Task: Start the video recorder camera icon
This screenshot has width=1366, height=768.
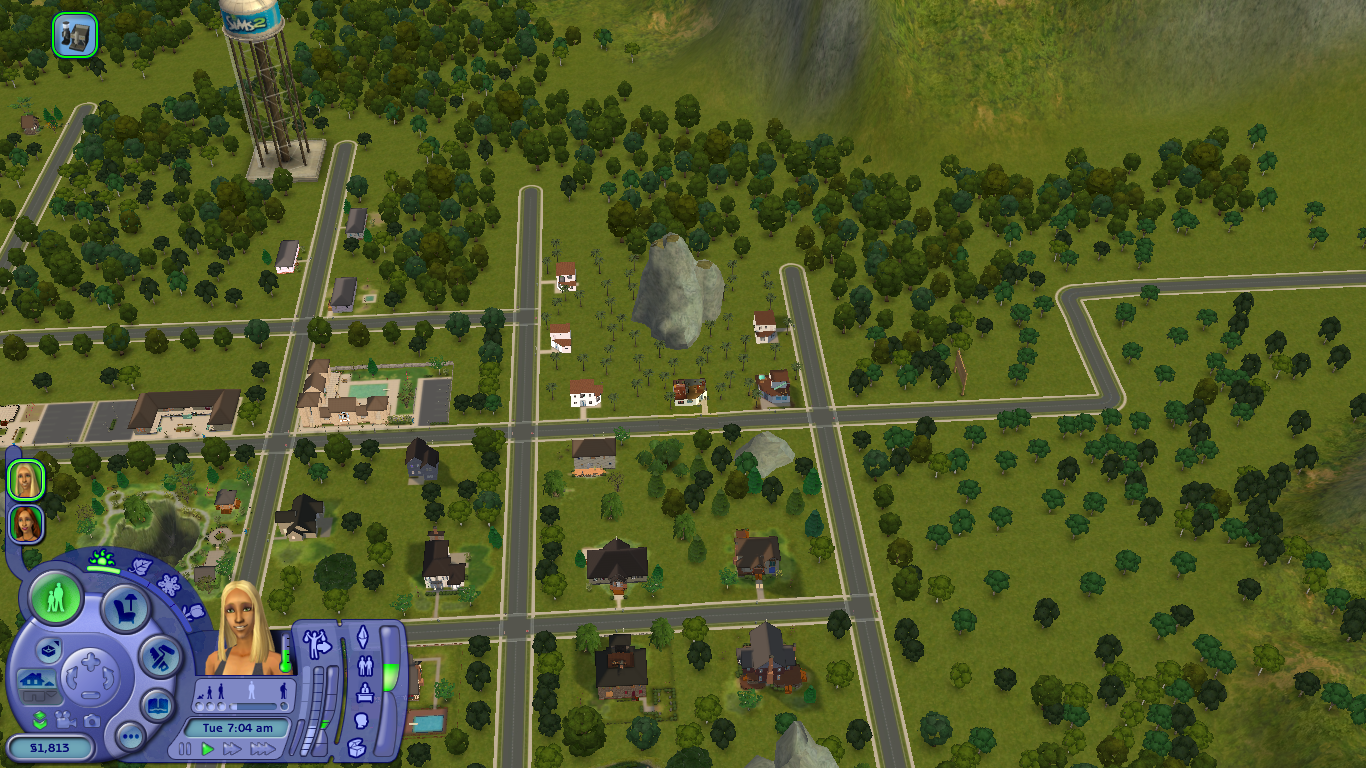Action: (67, 718)
